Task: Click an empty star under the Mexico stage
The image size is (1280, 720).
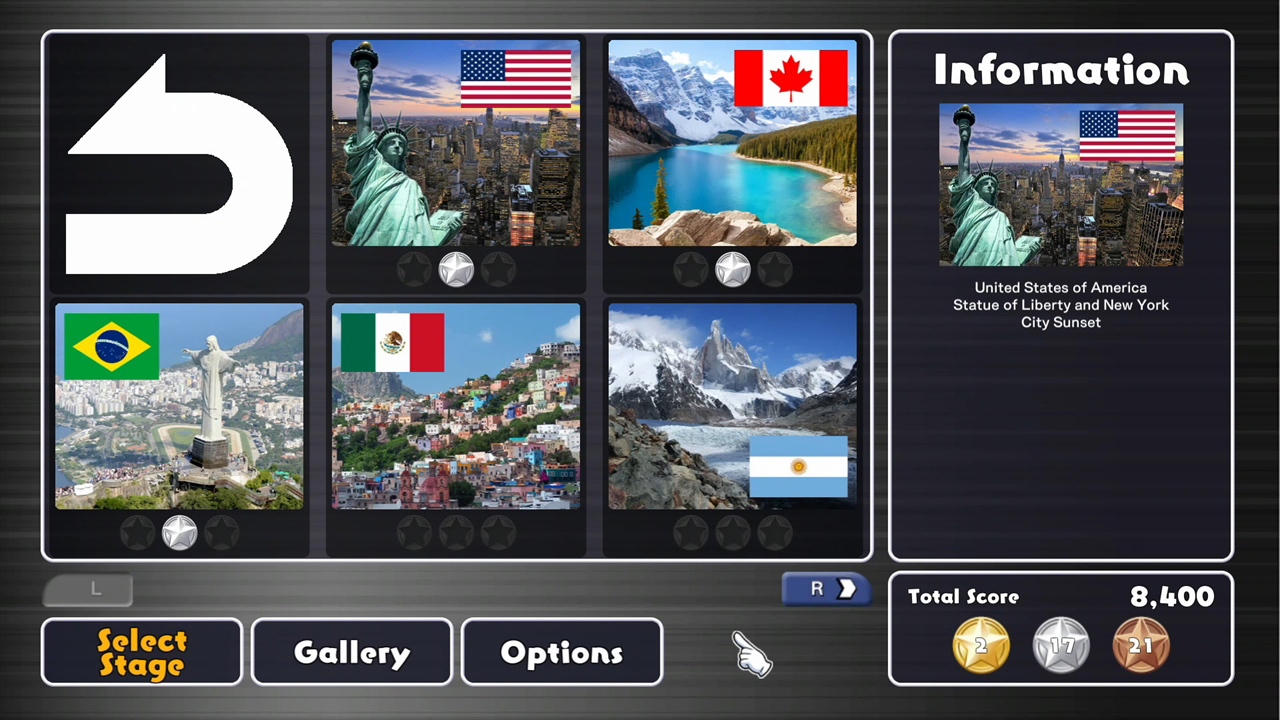Action: pyautogui.click(x=456, y=533)
